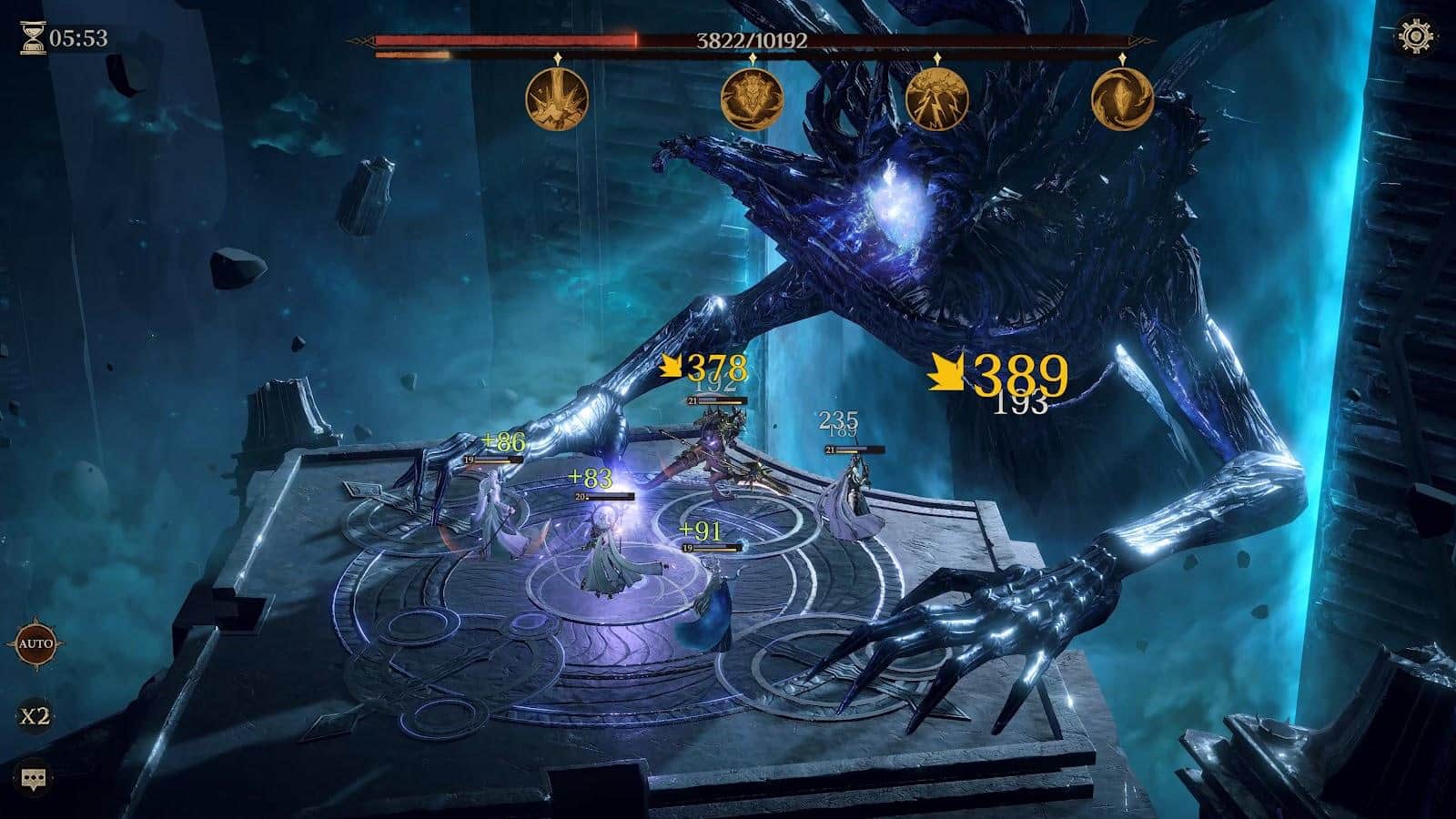Image resolution: width=1456 pixels, height=819 pixels.
Task: Open the chat speech bubble
Action: click(35, 779)
